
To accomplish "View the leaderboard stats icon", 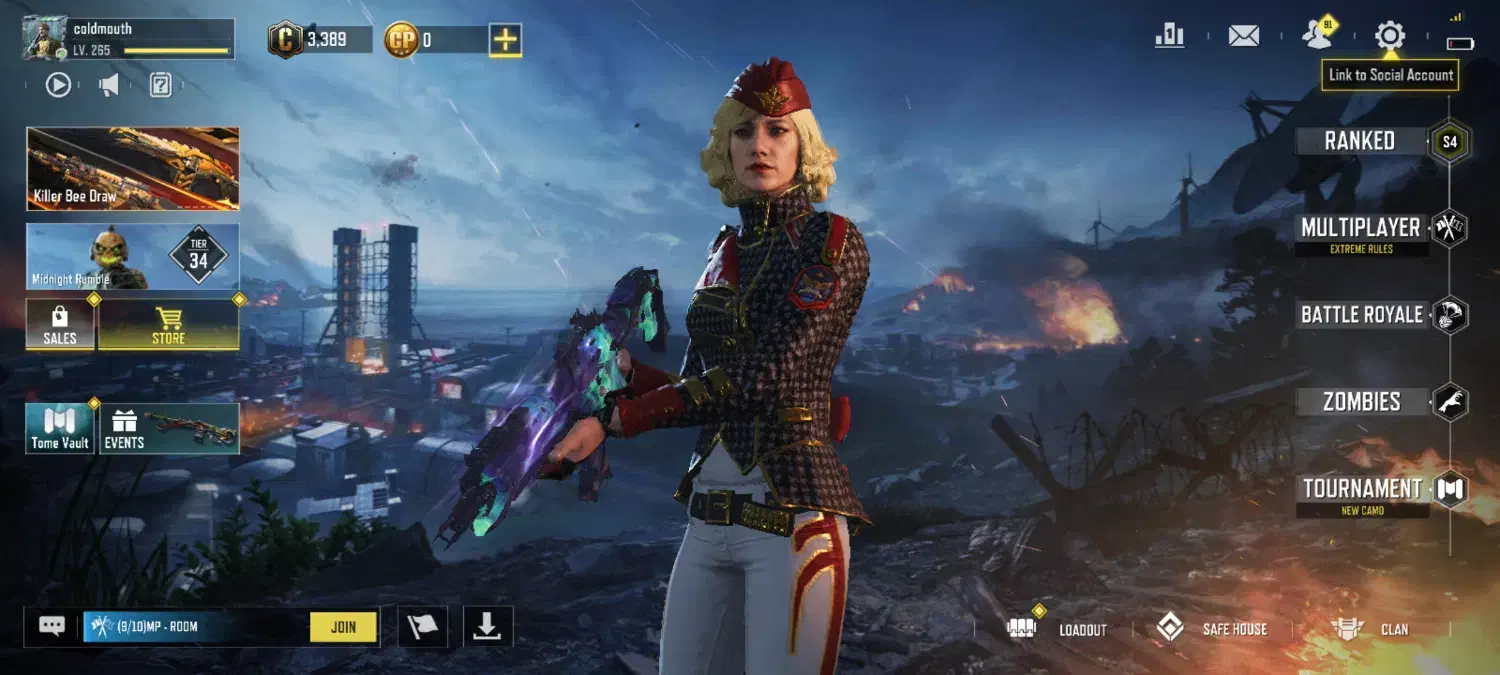I will point(1169,36).
